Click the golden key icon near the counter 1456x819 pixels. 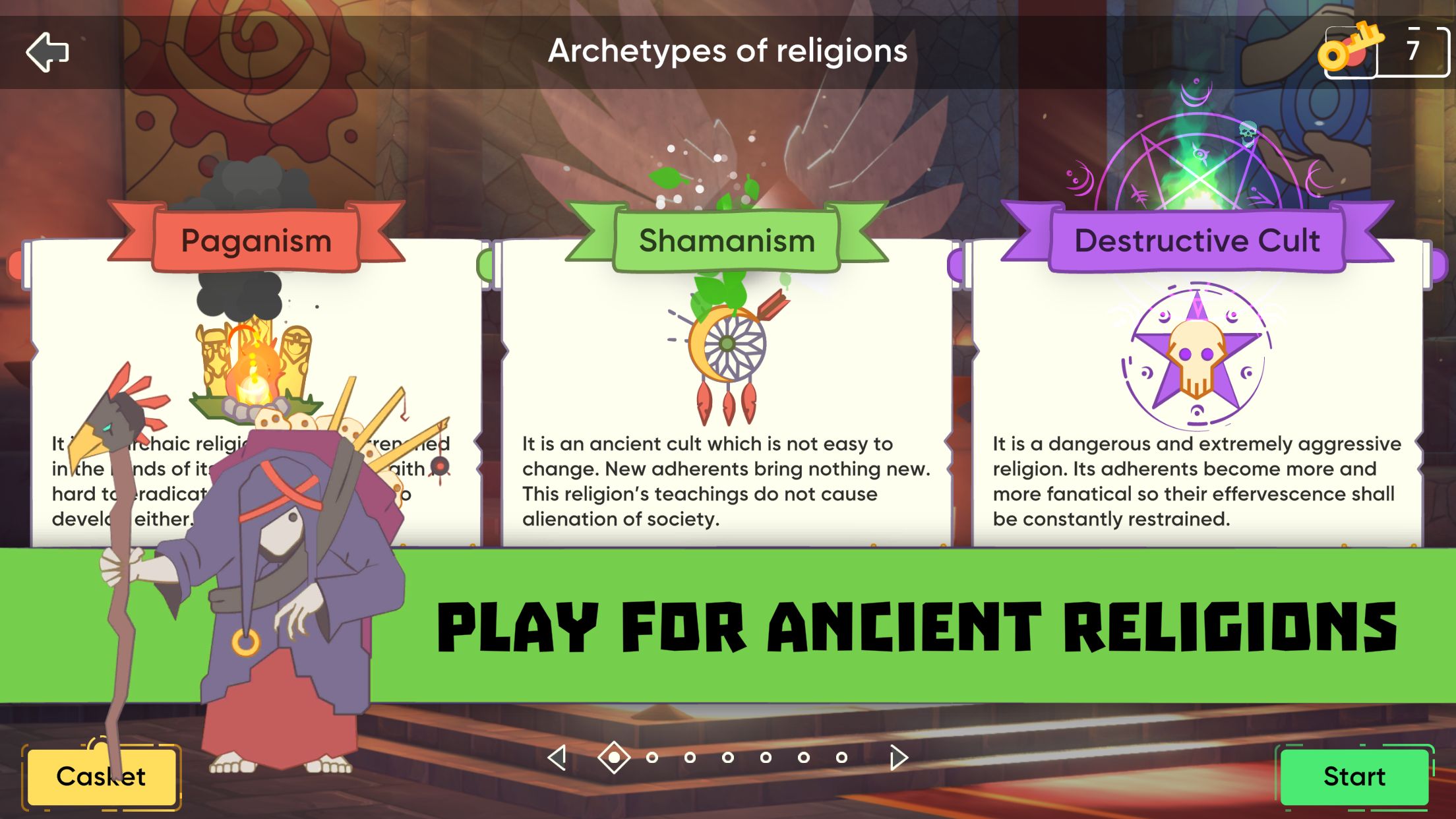point(1351,47)
